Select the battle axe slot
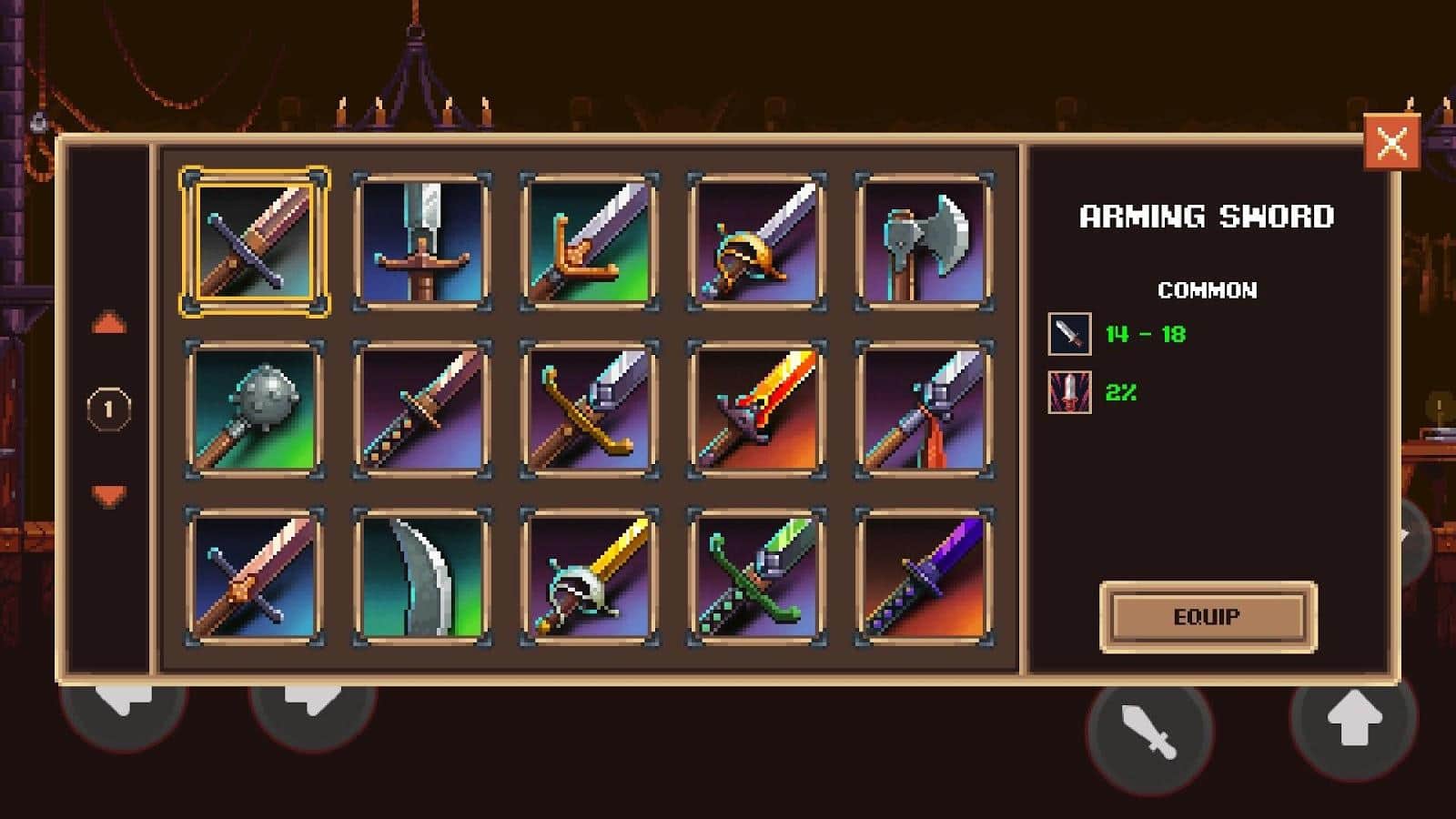 coord(924,242)
